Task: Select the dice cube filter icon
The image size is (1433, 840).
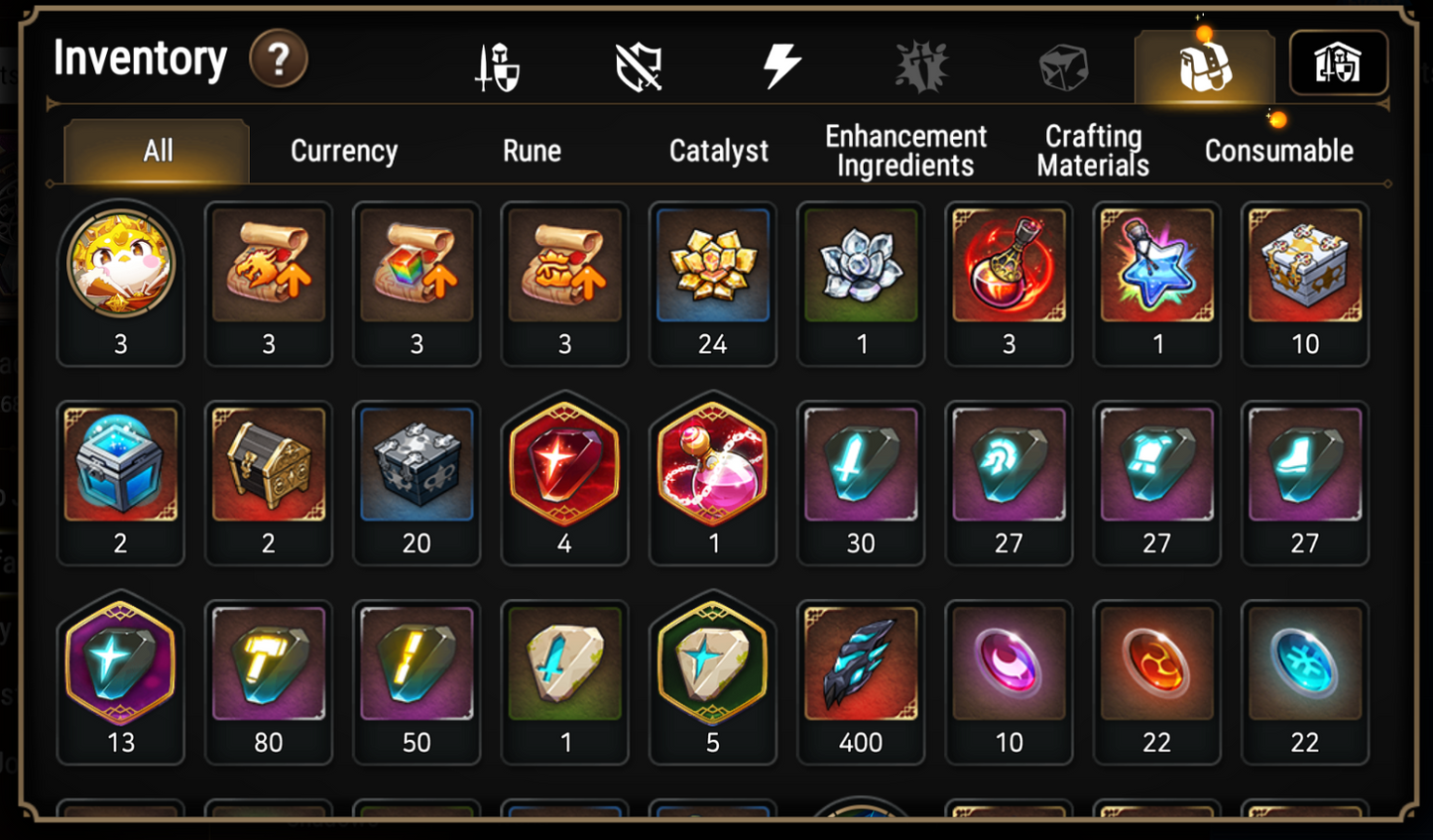Action: (x=1063, y=64)
